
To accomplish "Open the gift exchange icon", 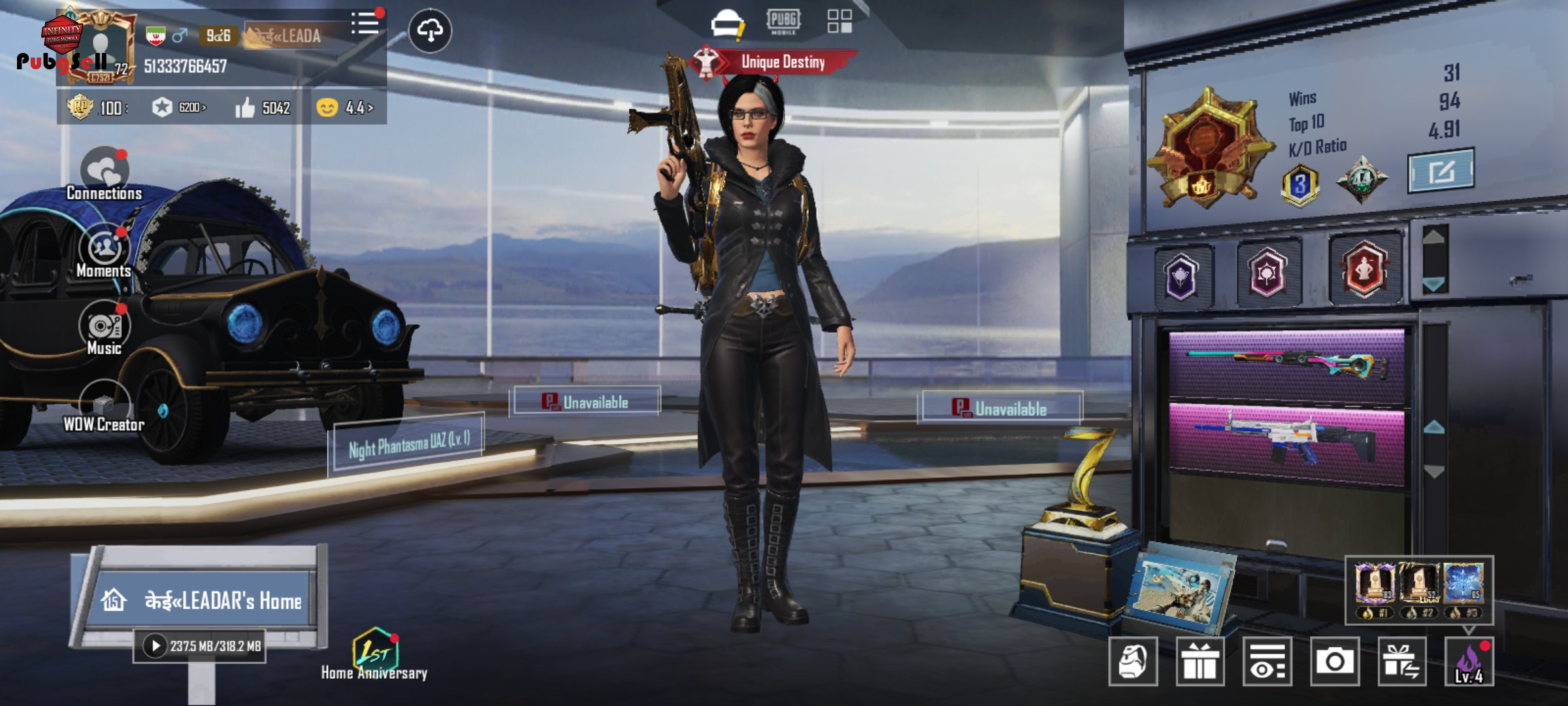I will click(x=1402, y=662).
